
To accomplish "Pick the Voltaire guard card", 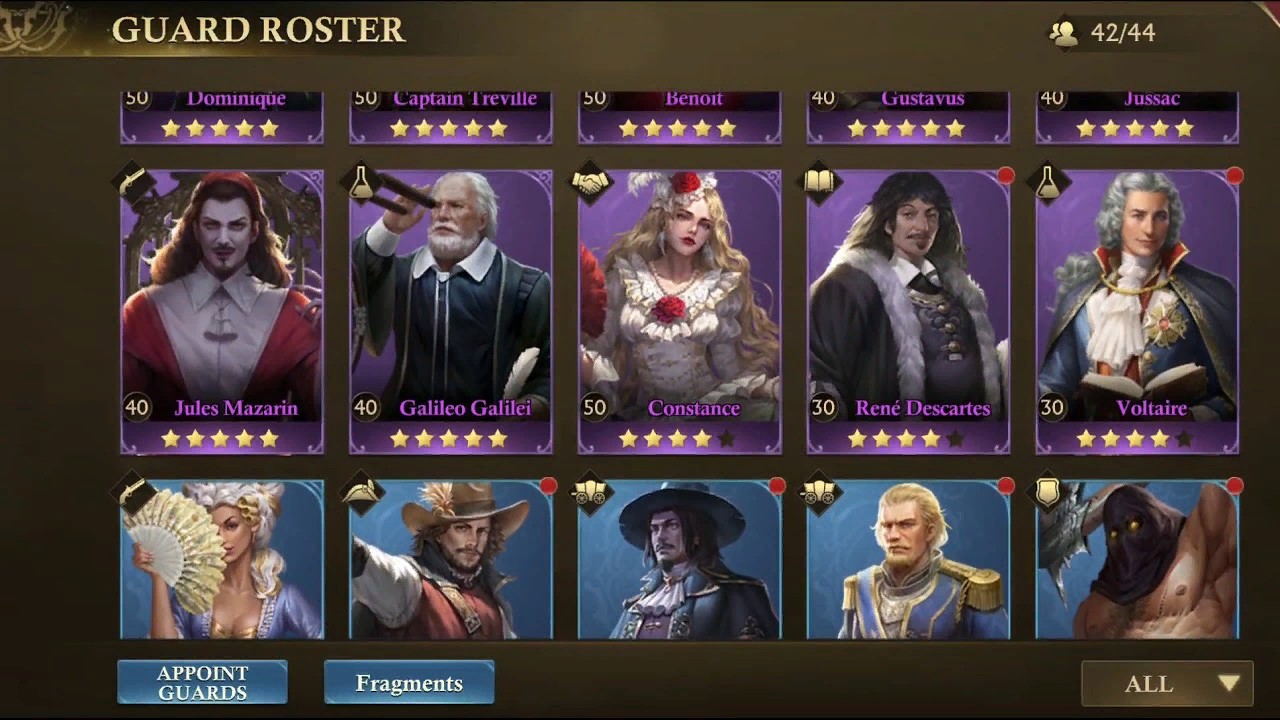I will [1137, 310].
